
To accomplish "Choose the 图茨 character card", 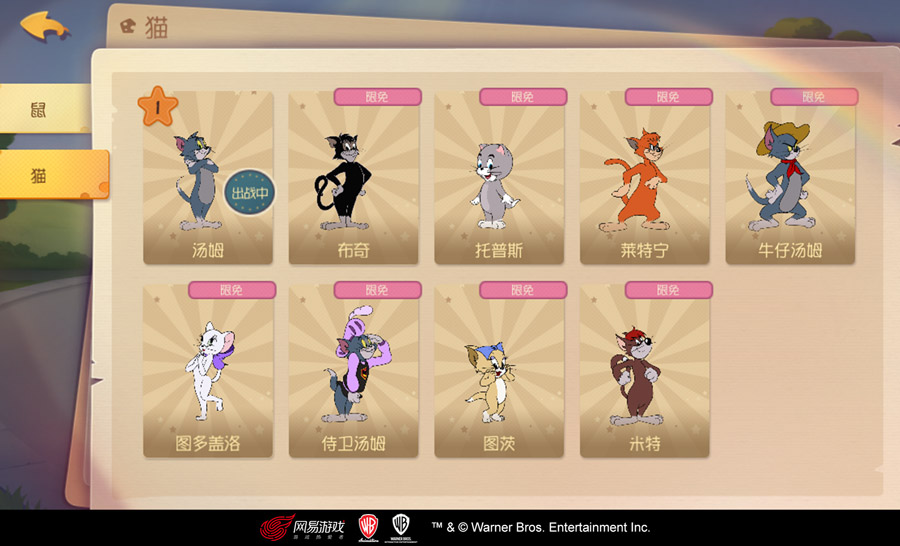I will 499,372.
